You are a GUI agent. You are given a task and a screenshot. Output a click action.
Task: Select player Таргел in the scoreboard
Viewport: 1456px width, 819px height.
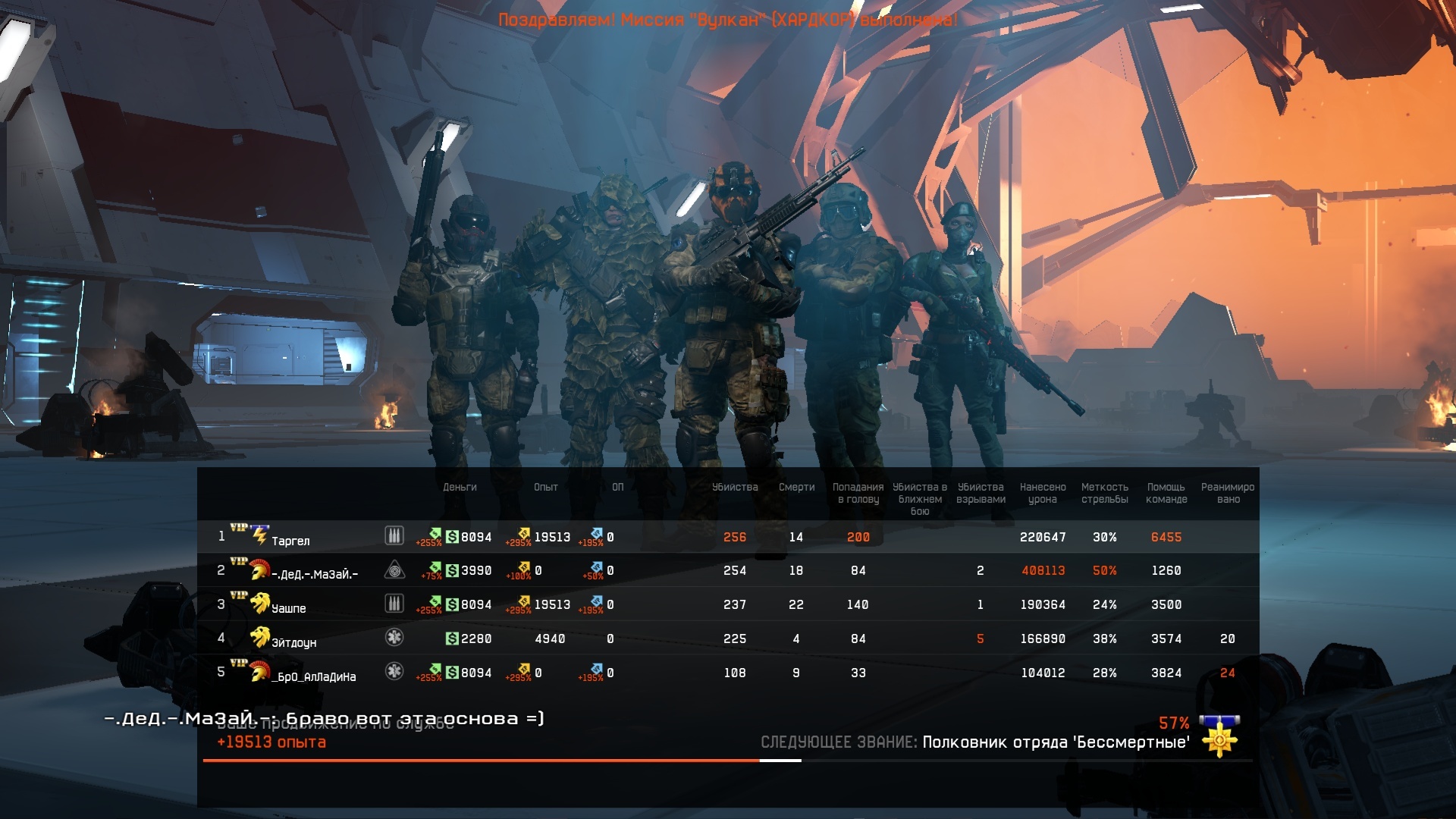coord(290,540)
